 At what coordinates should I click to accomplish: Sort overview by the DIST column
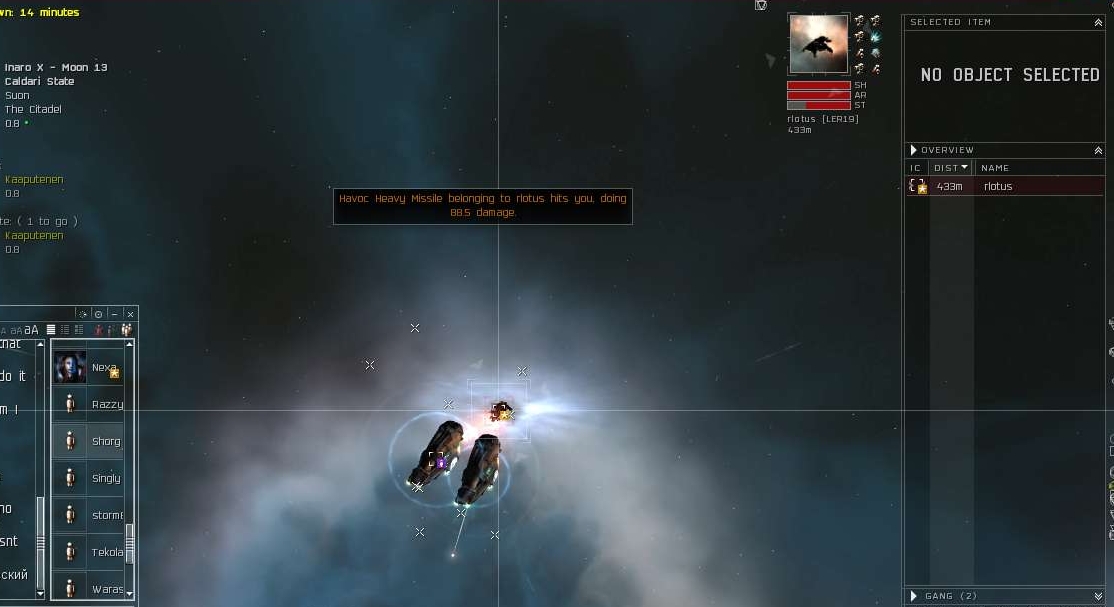pyautogui.click(x=950, y=168)
